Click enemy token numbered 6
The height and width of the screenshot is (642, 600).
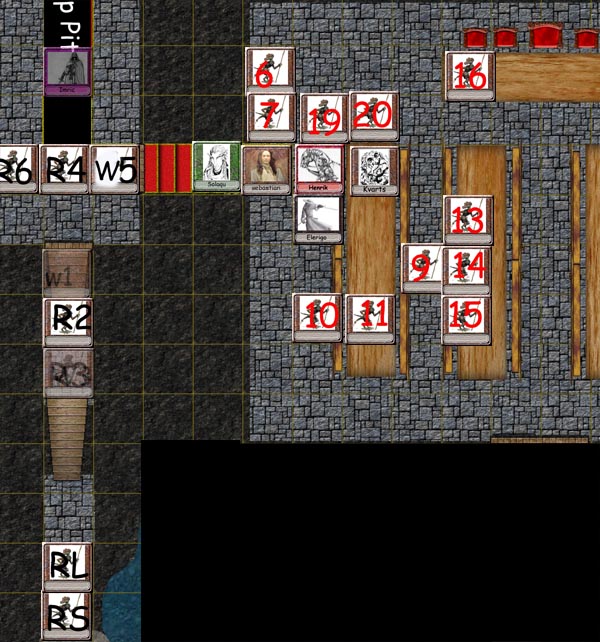(x=270, y=72)
